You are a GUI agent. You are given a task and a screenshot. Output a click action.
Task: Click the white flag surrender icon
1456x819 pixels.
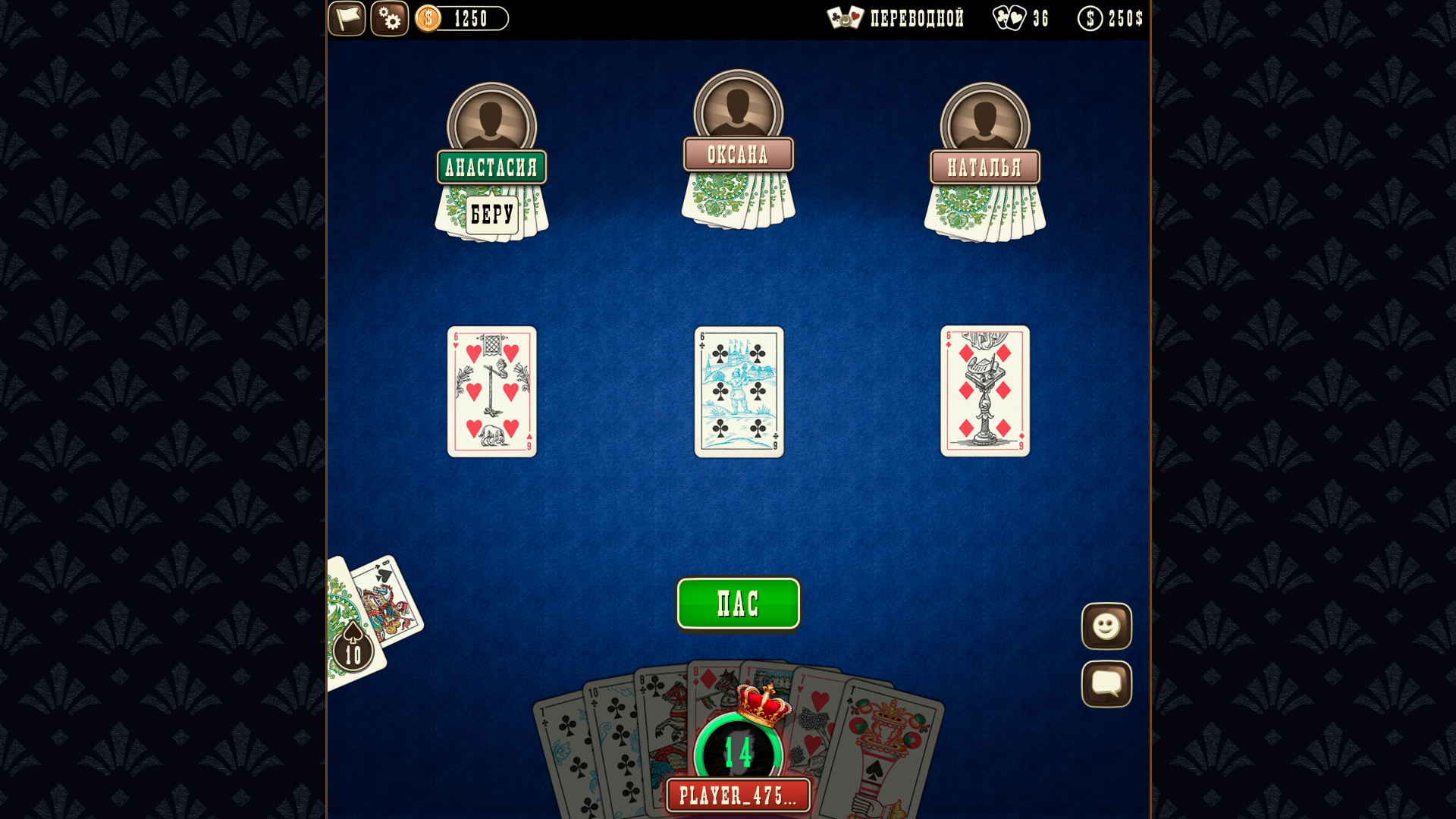point(347,19)
